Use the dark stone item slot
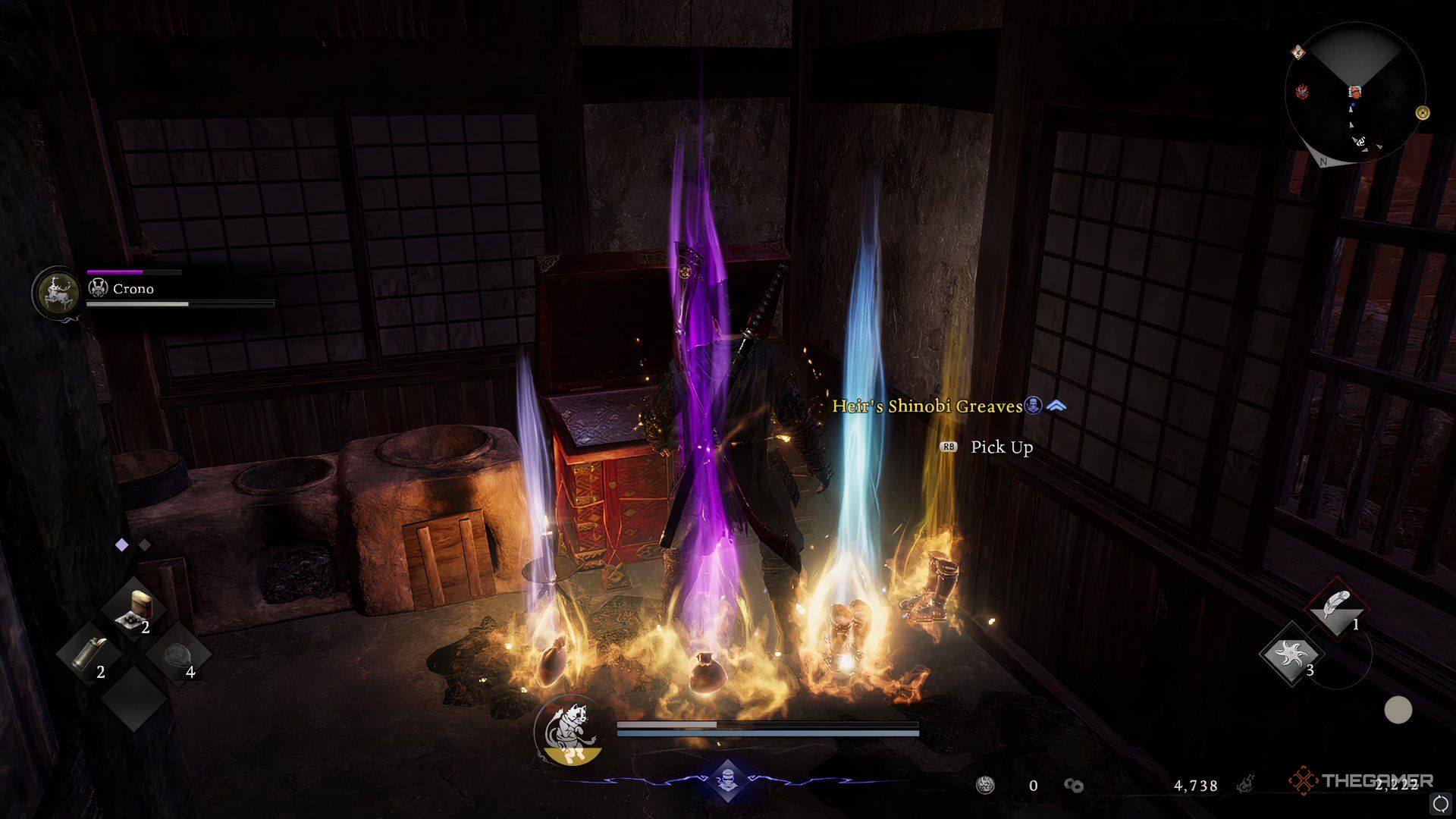The image size is (1456, 819). click(x=179, y=654)
